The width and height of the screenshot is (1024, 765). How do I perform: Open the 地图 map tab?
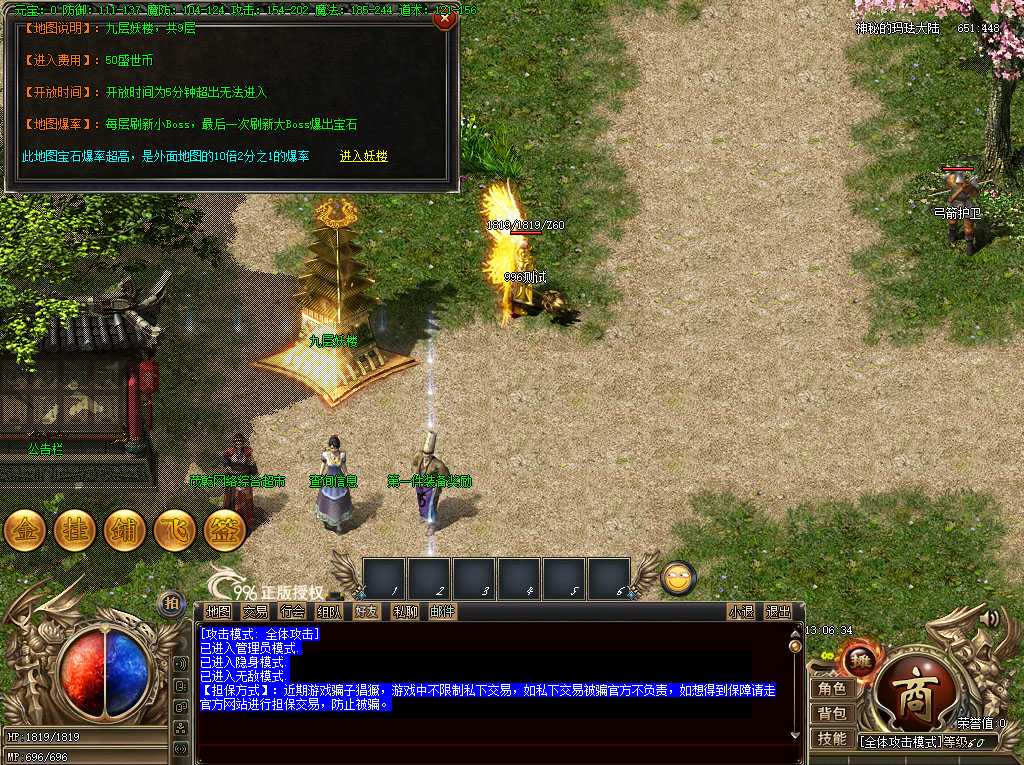[x=218, y=612]
